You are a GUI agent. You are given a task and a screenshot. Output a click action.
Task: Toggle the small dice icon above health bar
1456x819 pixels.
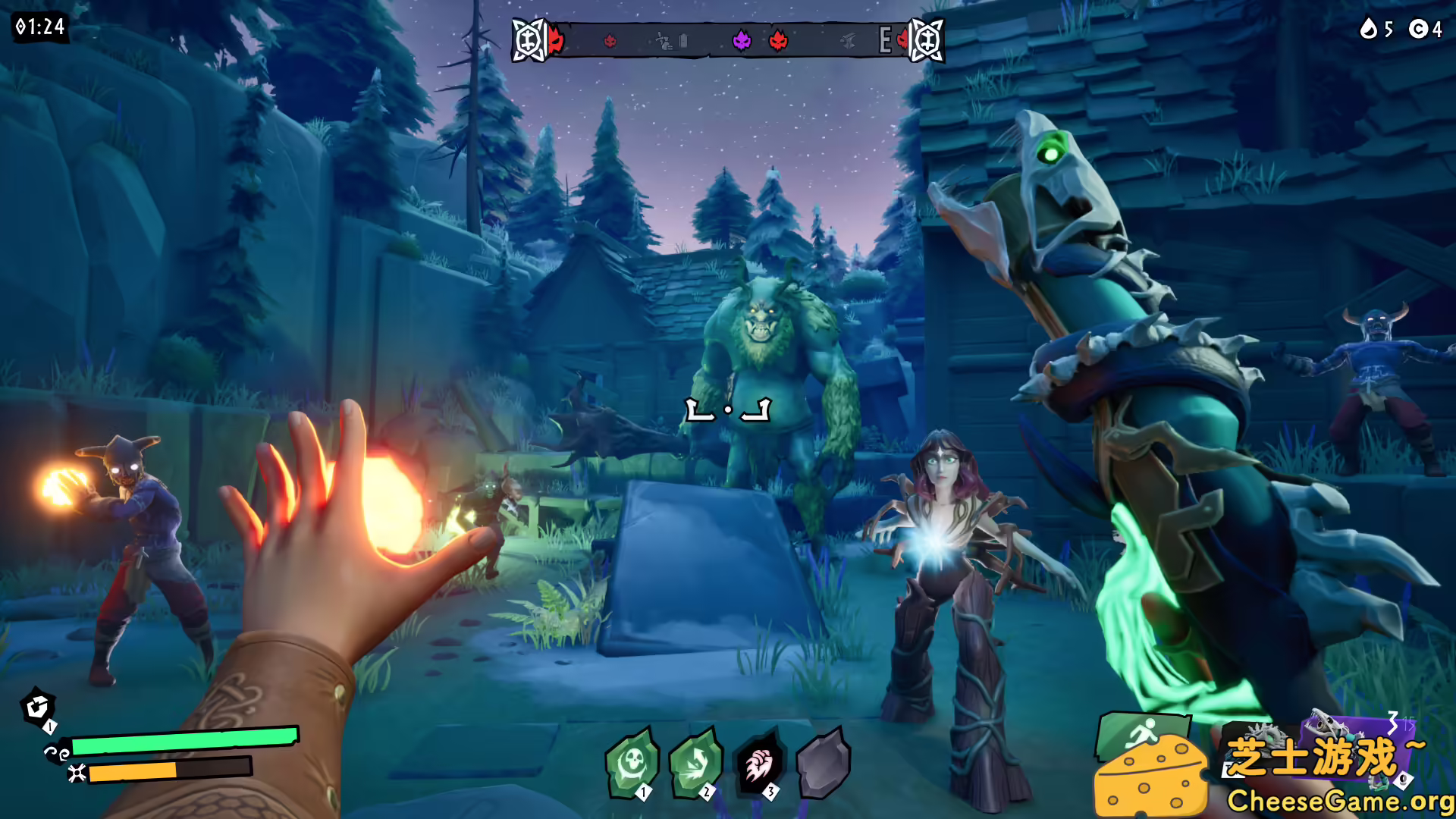tap(36, 708)
